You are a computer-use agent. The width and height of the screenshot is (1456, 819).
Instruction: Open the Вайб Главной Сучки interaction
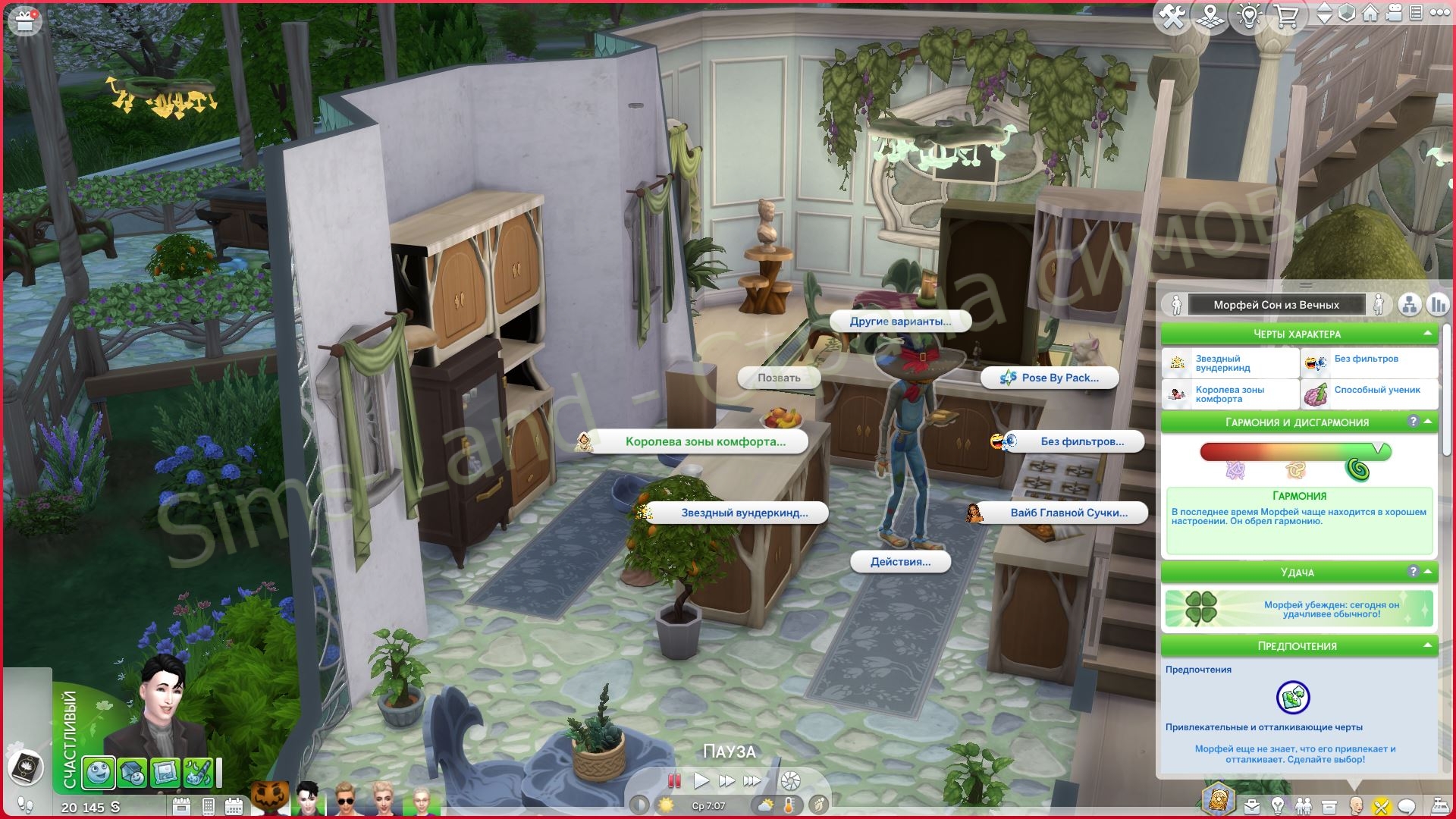click(1059, 513)
